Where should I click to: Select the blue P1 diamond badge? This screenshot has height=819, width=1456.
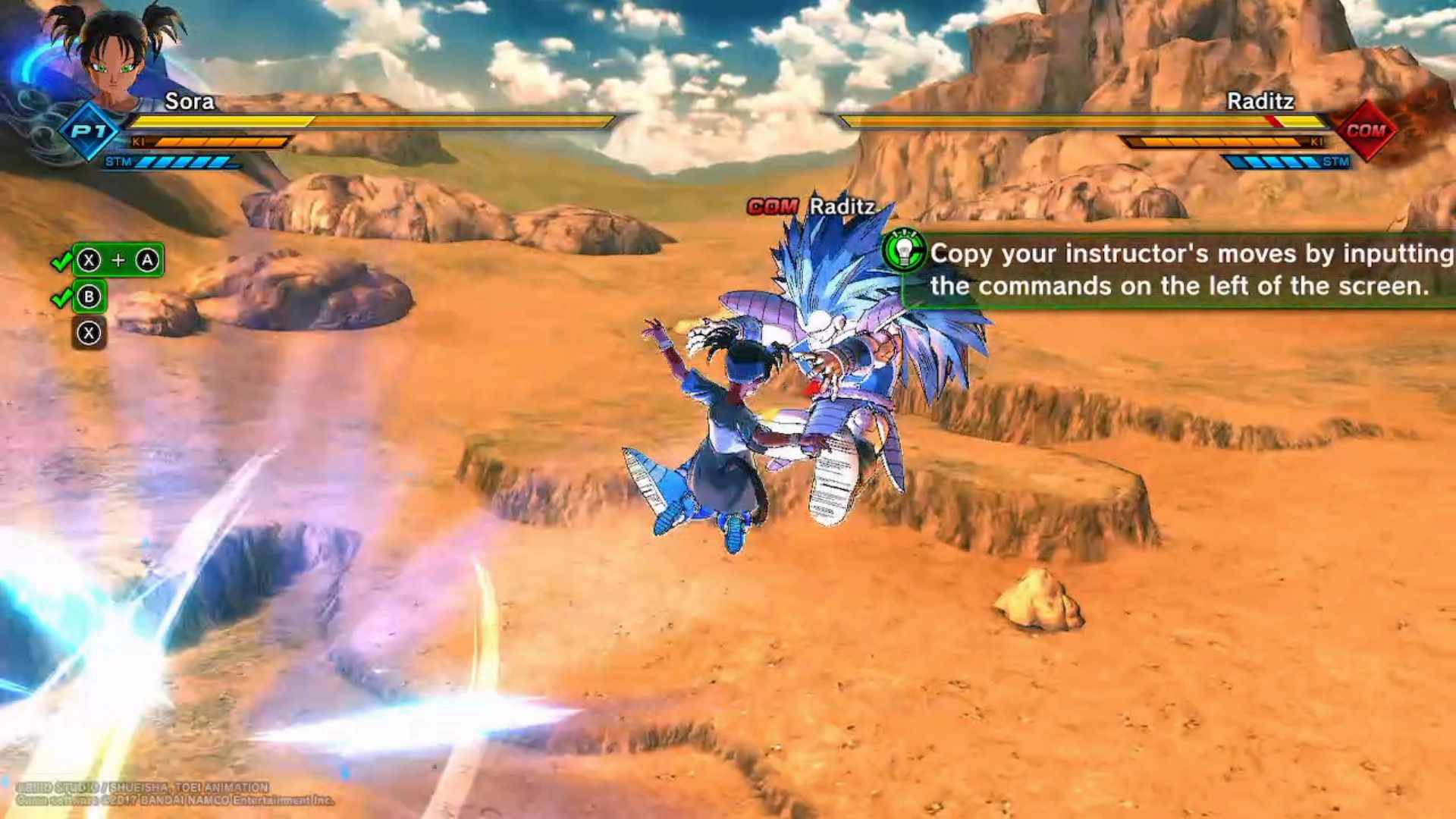click(x=89, y=131)
